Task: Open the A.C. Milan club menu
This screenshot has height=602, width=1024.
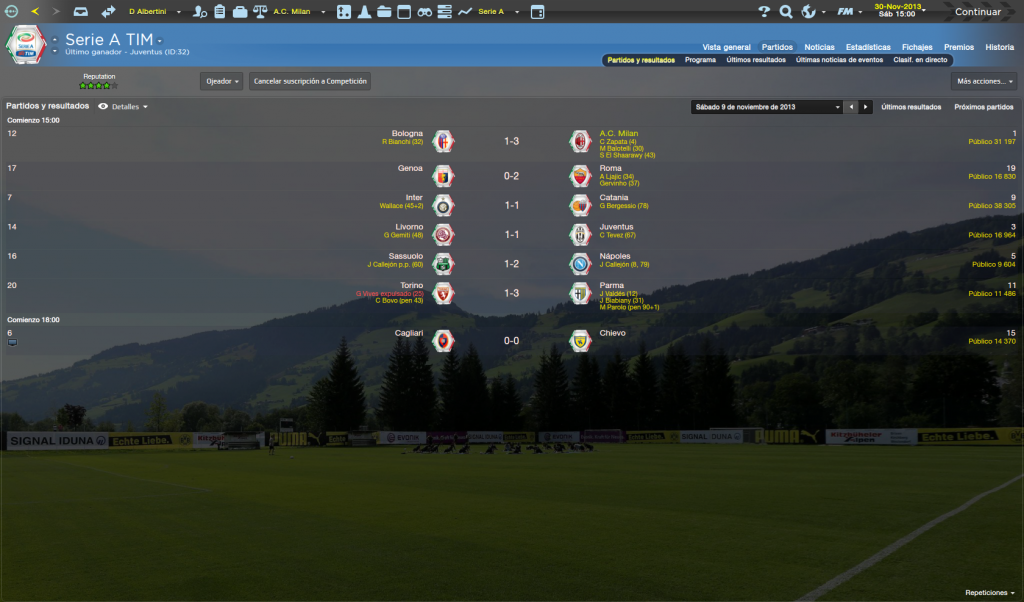Action: click(x=296, y=12)
